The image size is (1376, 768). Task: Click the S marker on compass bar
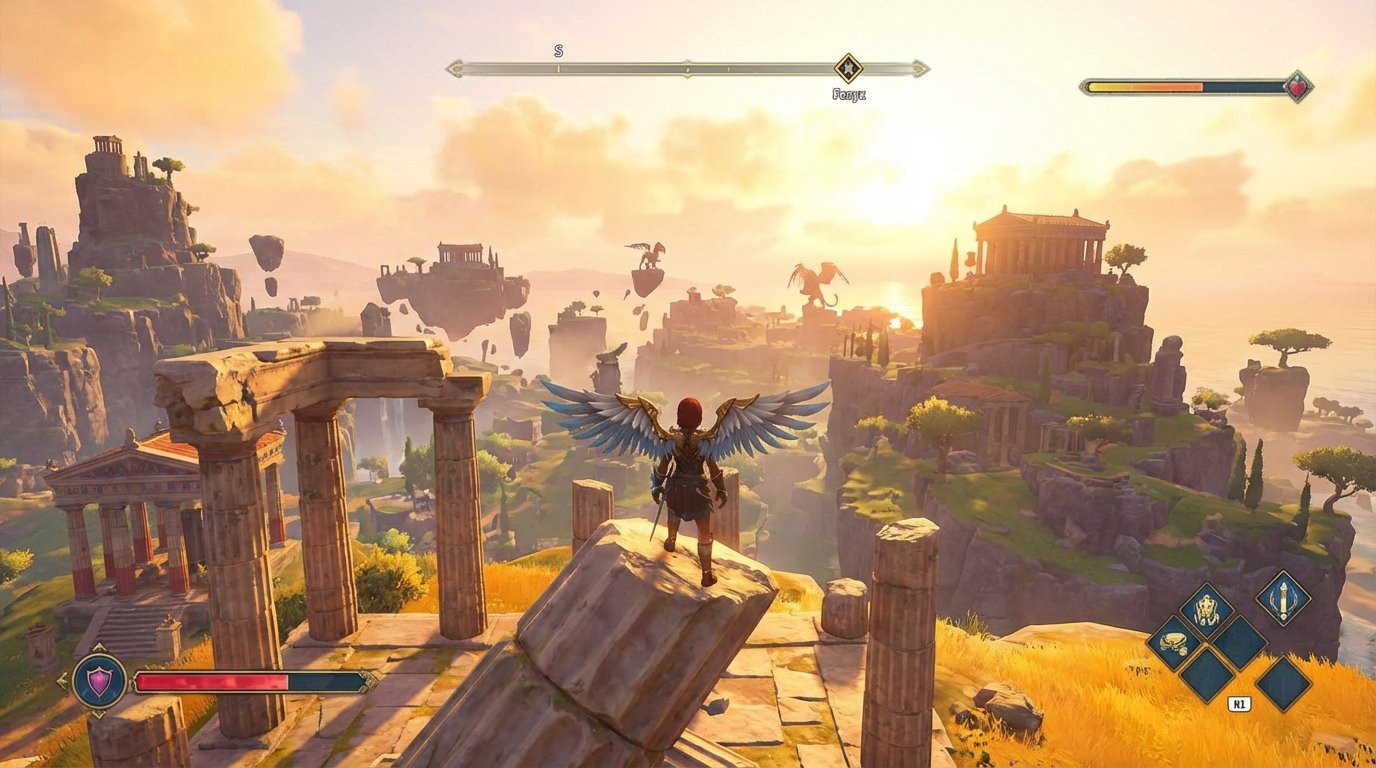(558, 51)
